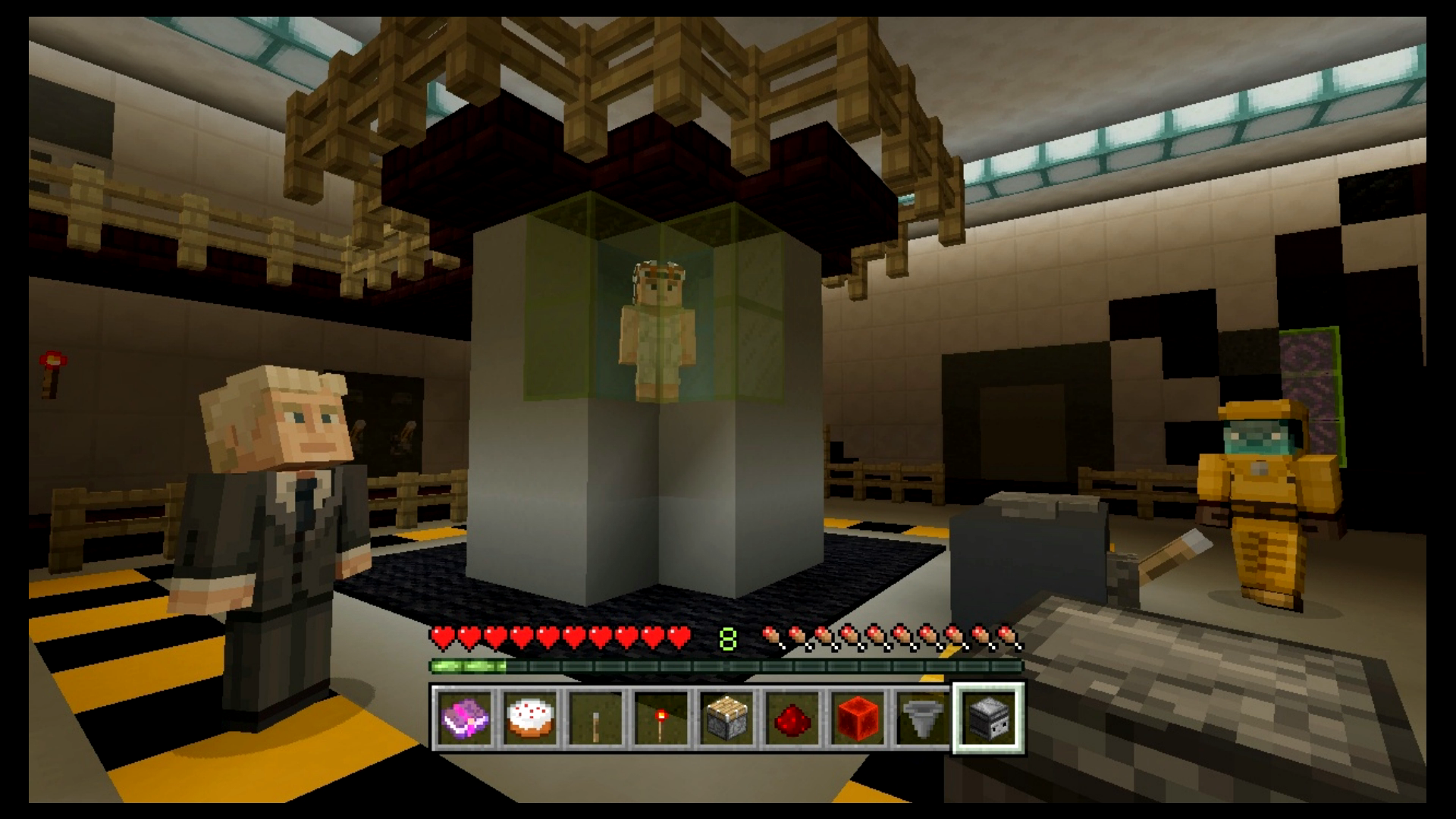Select the enchanted book hotbar slot
This screenshot has height=819, width=1456.
(465, 717)
